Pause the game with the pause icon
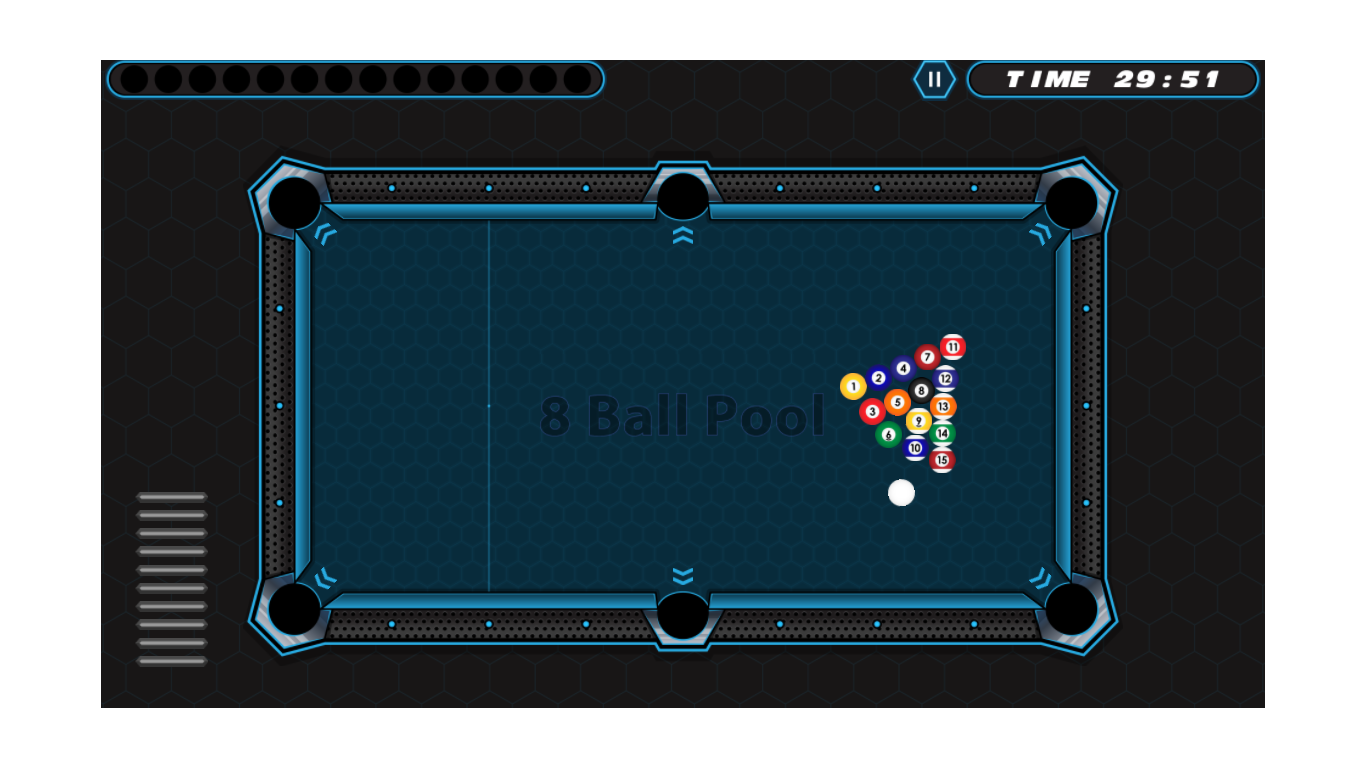Image resolution: width=1366 pixels, height=768 pixels. [x=935, y=78]
